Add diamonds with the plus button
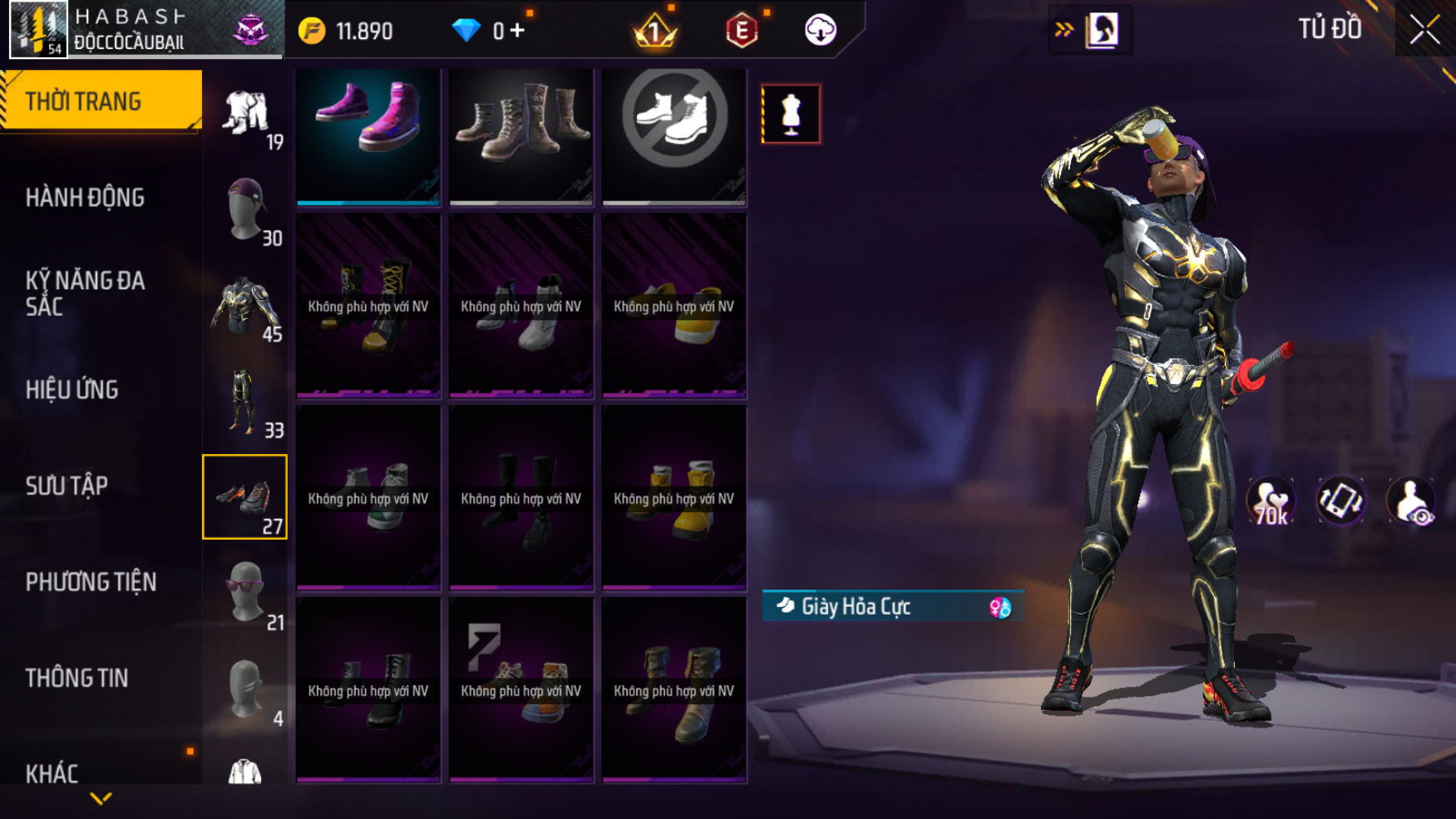Screen dimensions: 1456x819 pyautogui.click(x=517, y=31)
